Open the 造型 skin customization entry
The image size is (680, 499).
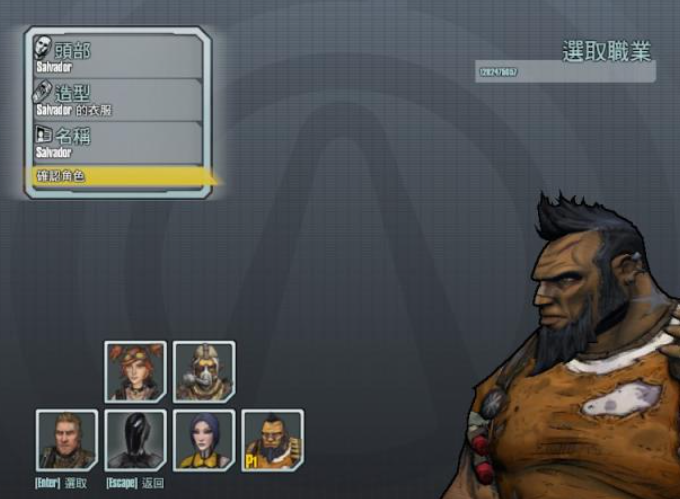click(117, 99)
